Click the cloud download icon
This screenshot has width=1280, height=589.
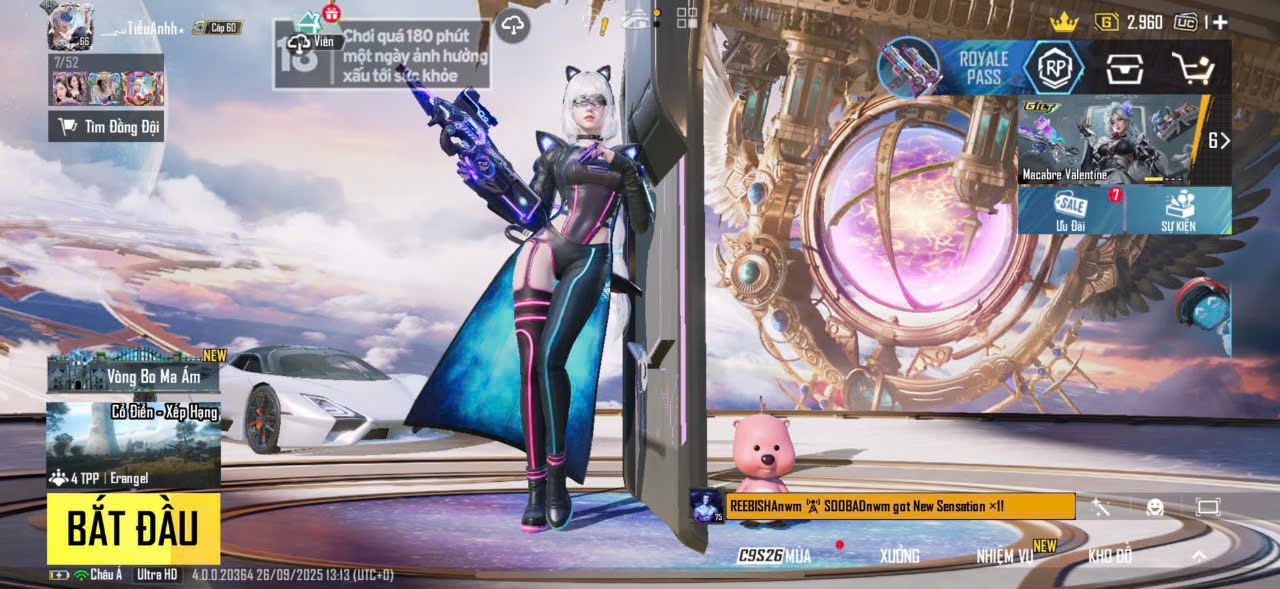pyautogui.click(x=512, y=25)
